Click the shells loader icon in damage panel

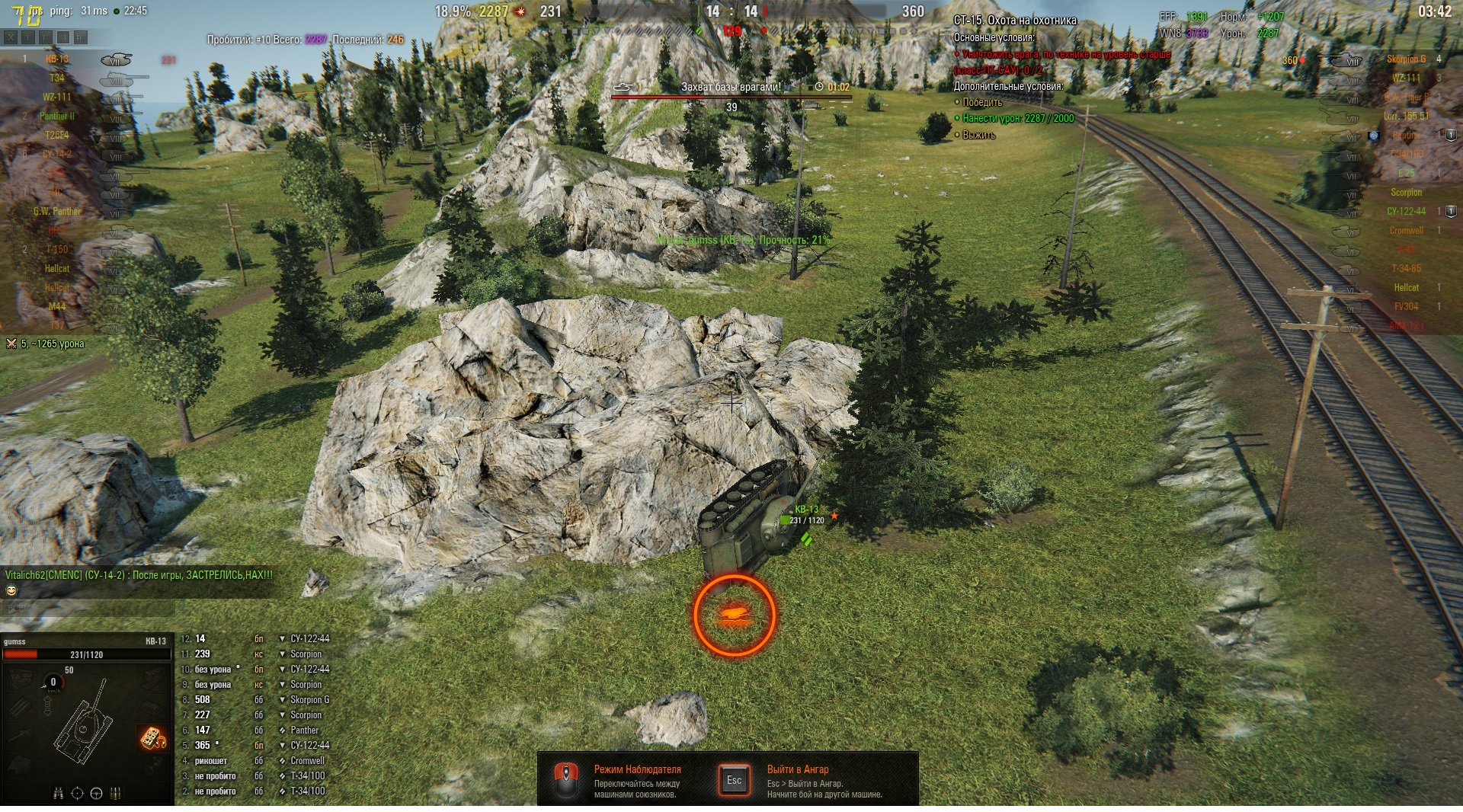click(x=116, y=793)
